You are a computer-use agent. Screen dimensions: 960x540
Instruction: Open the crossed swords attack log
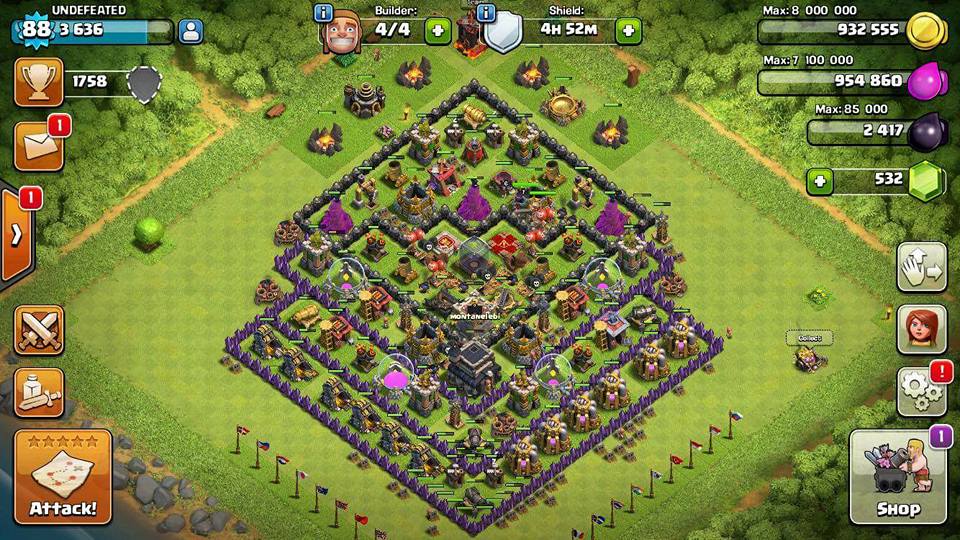(38, 329)
